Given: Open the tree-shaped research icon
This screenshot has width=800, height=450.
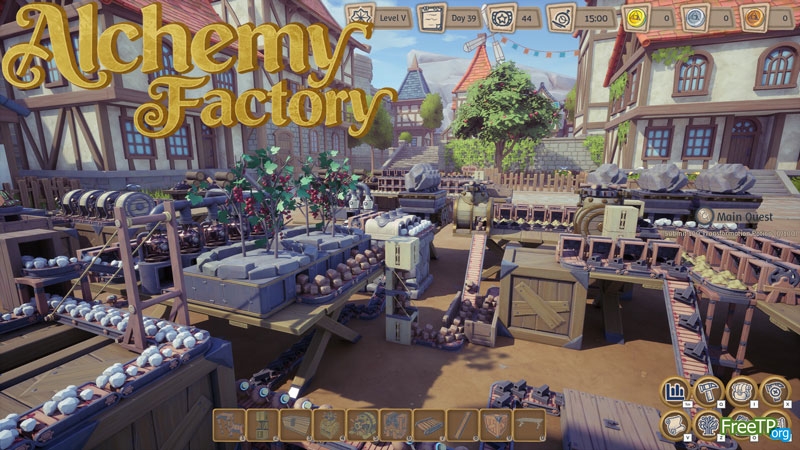Looking at the screenshot, I should [708, 424].
